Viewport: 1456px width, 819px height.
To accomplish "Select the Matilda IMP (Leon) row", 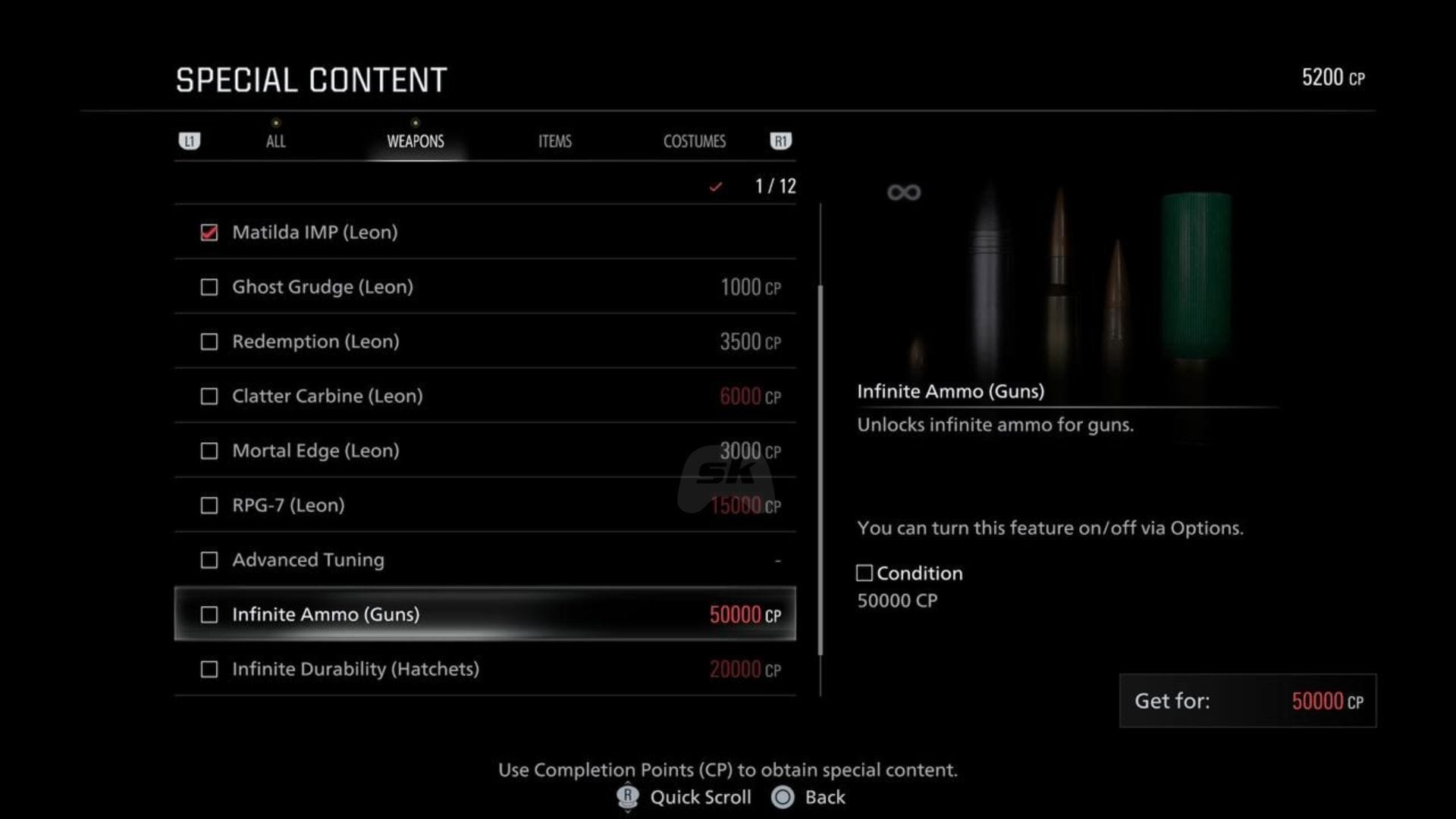I will (485, 232).
